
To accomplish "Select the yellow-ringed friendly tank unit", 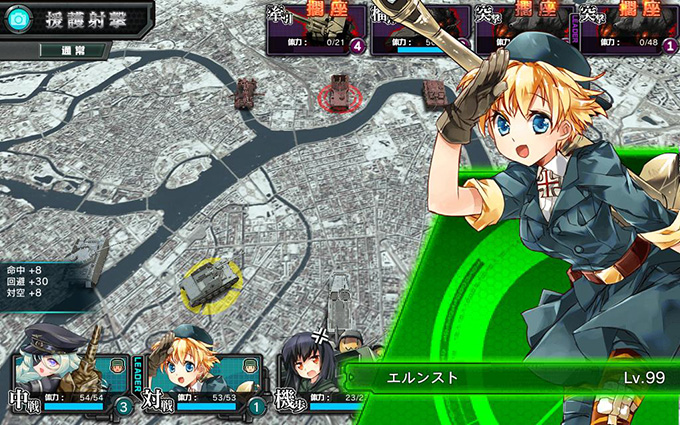I will [x=205, y=284].
